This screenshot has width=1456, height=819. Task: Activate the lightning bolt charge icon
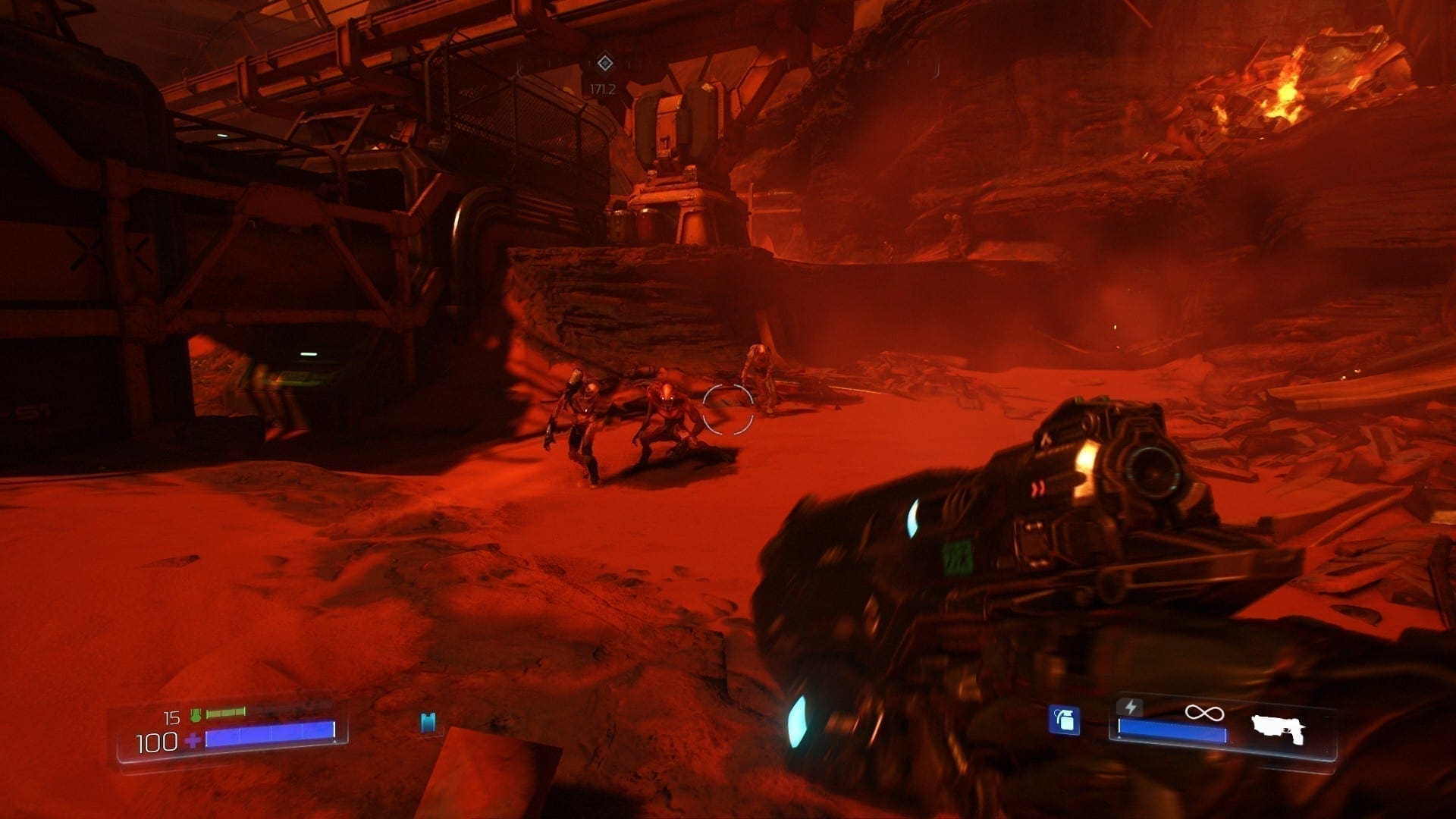pyautogui.click(x=1130, y=708)
